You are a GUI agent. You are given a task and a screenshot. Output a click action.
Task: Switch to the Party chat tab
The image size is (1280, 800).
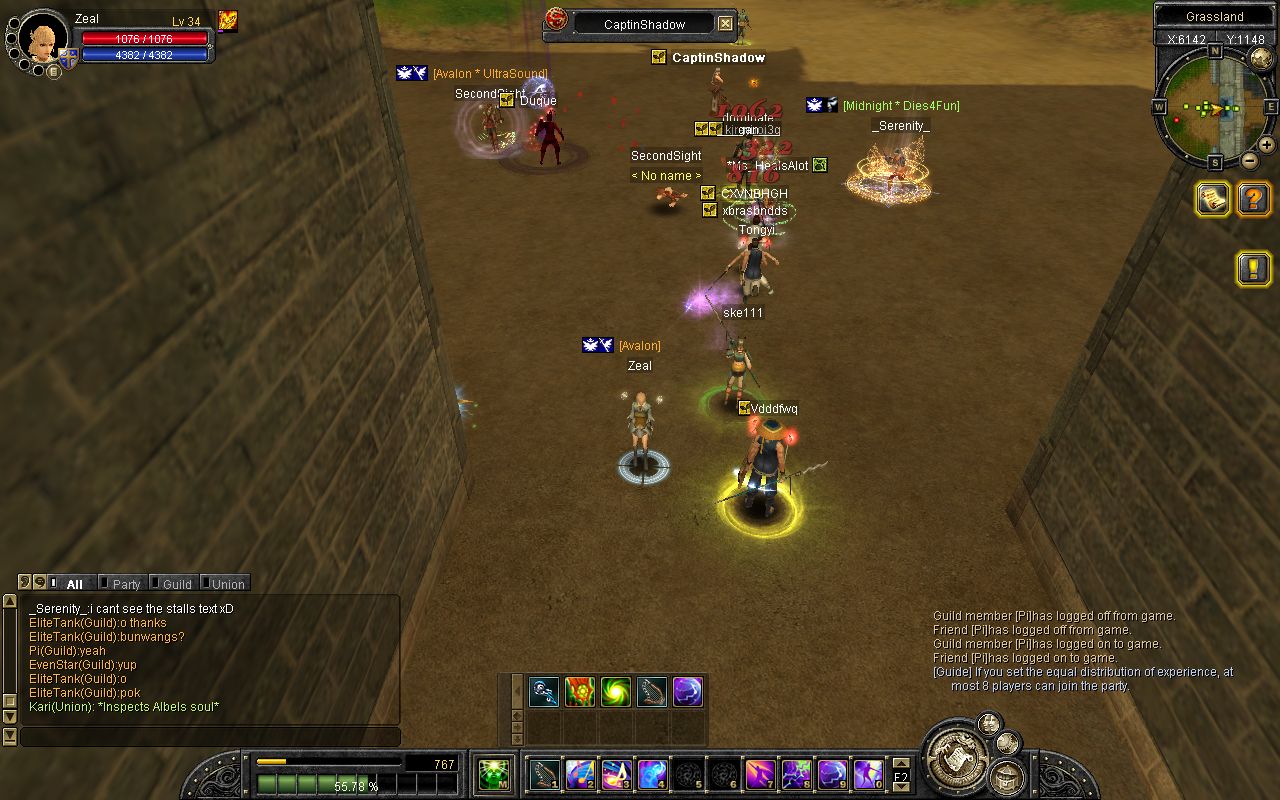[125, 584]
